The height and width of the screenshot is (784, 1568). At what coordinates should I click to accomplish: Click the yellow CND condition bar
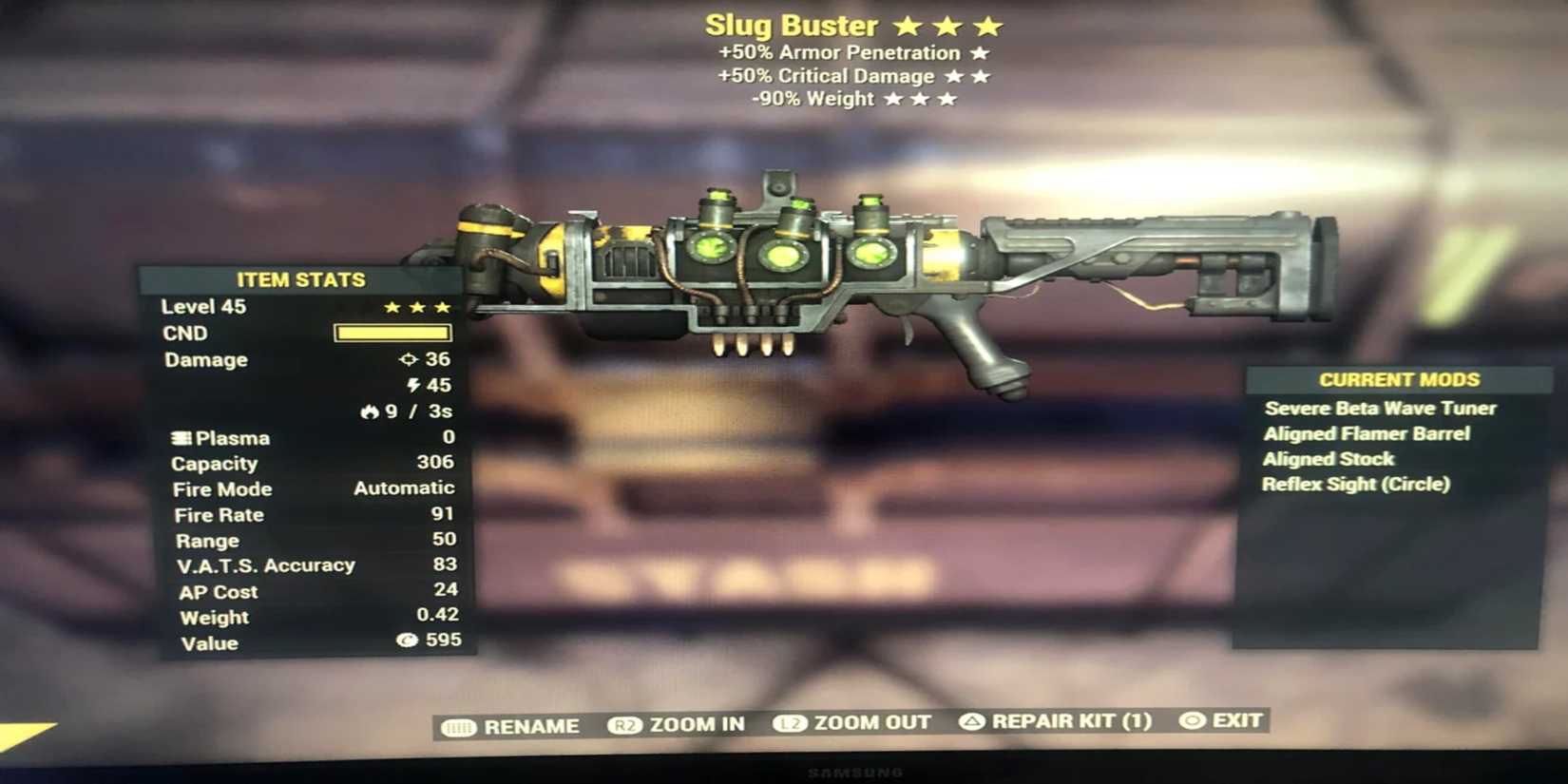tap(393, 333)
